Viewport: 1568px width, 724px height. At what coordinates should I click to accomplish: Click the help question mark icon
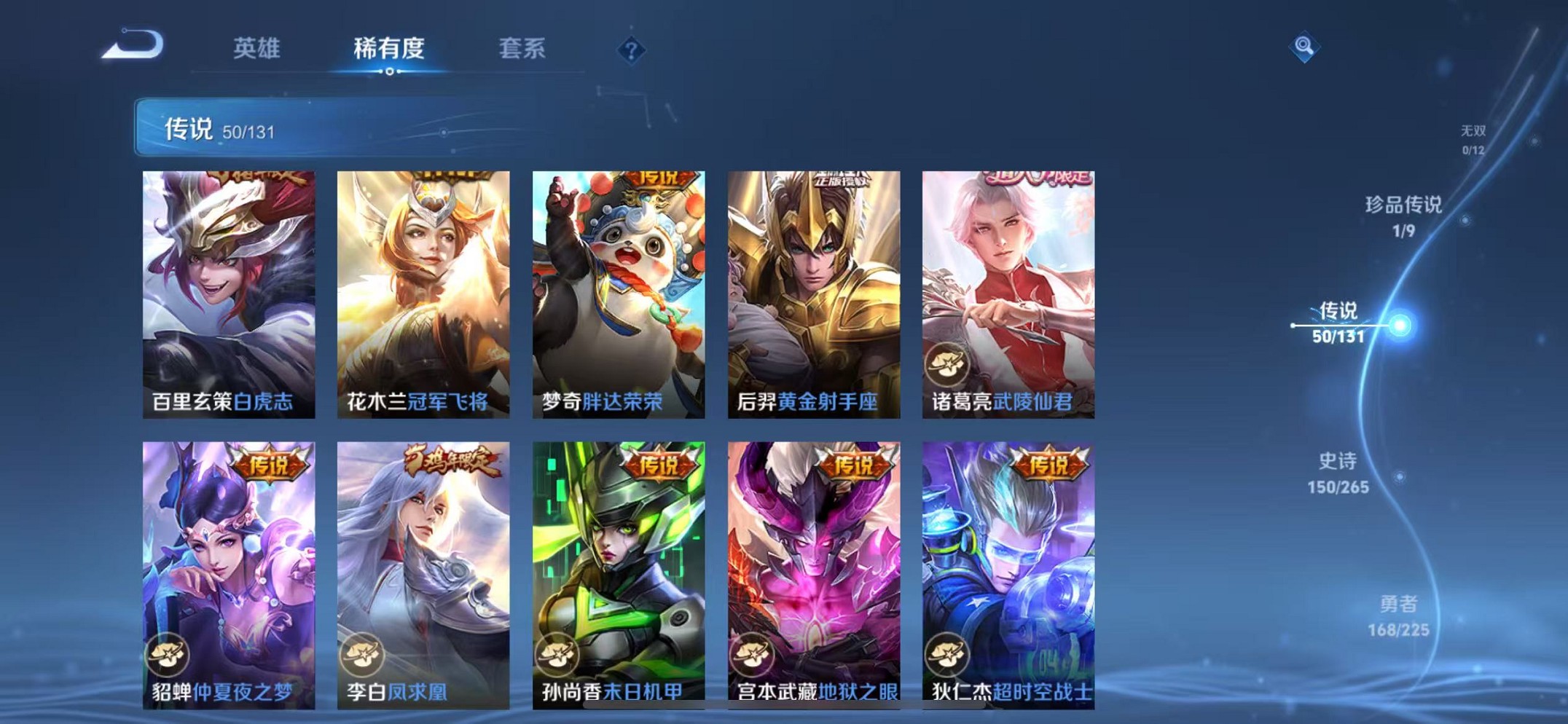tap(631, 50)
